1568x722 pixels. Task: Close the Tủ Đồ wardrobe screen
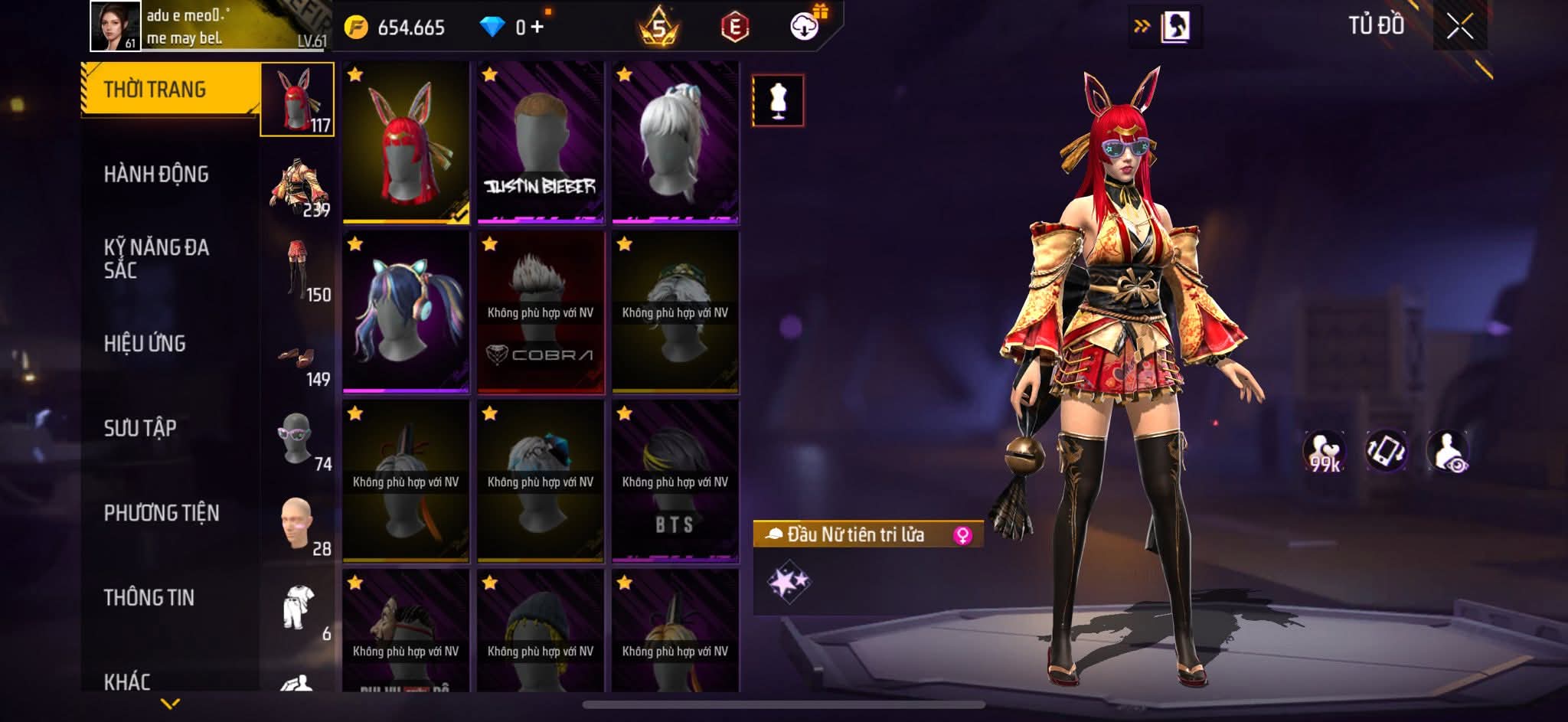coord(1459,28)
